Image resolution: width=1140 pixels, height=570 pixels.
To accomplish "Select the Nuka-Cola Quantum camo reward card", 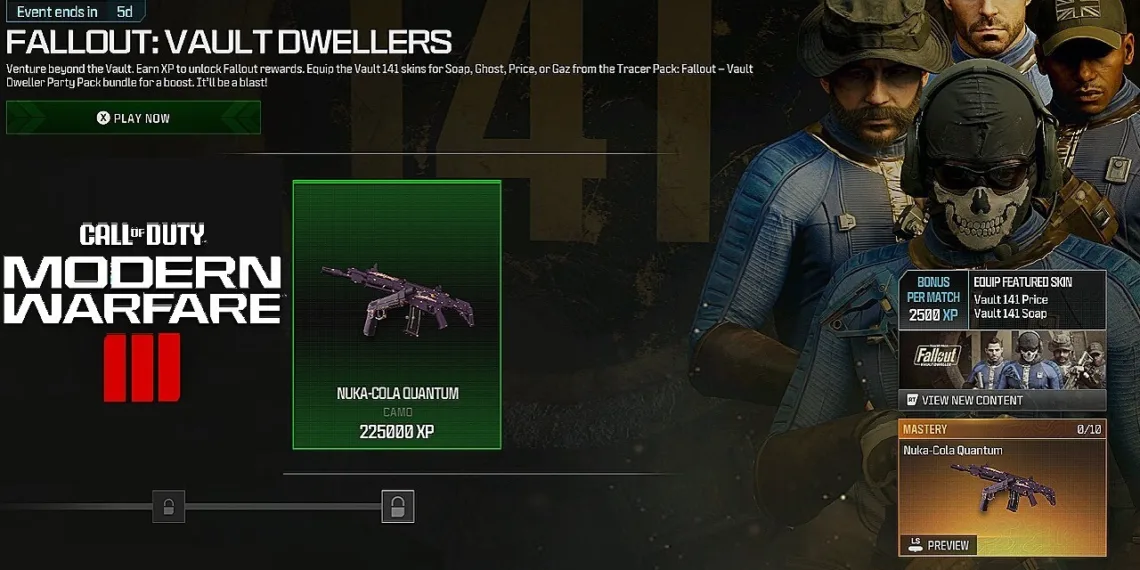I will [x=397, y=314].
